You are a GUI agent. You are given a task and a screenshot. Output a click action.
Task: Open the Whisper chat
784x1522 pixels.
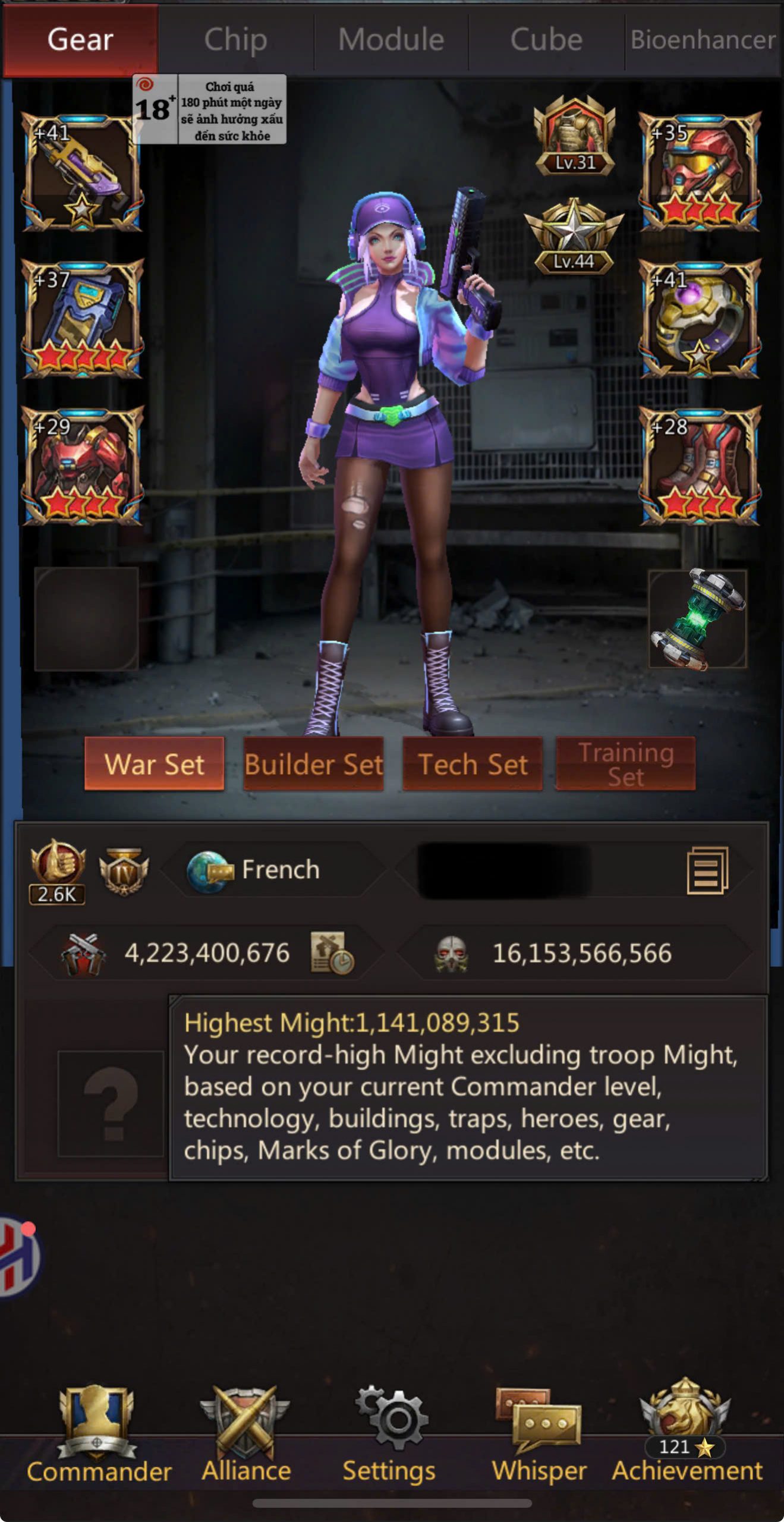point(539,1436)
